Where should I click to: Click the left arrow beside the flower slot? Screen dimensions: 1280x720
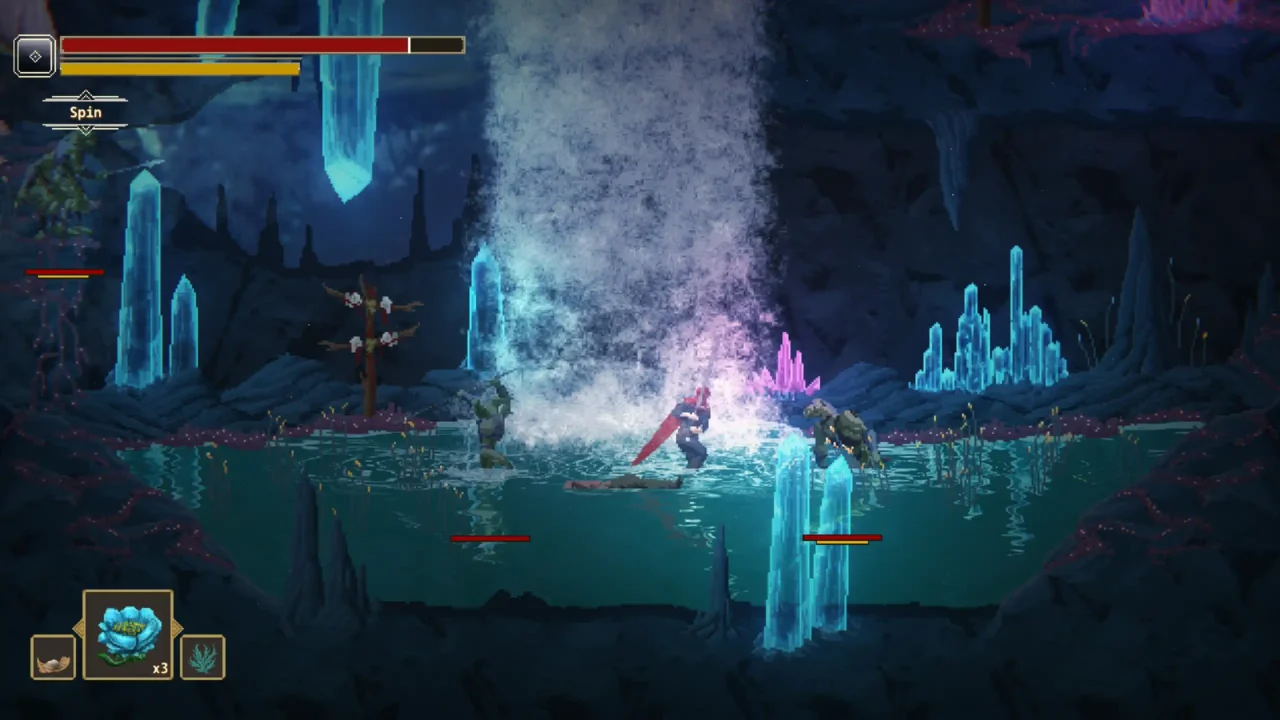pyautogui.click(x=79, y=628)
